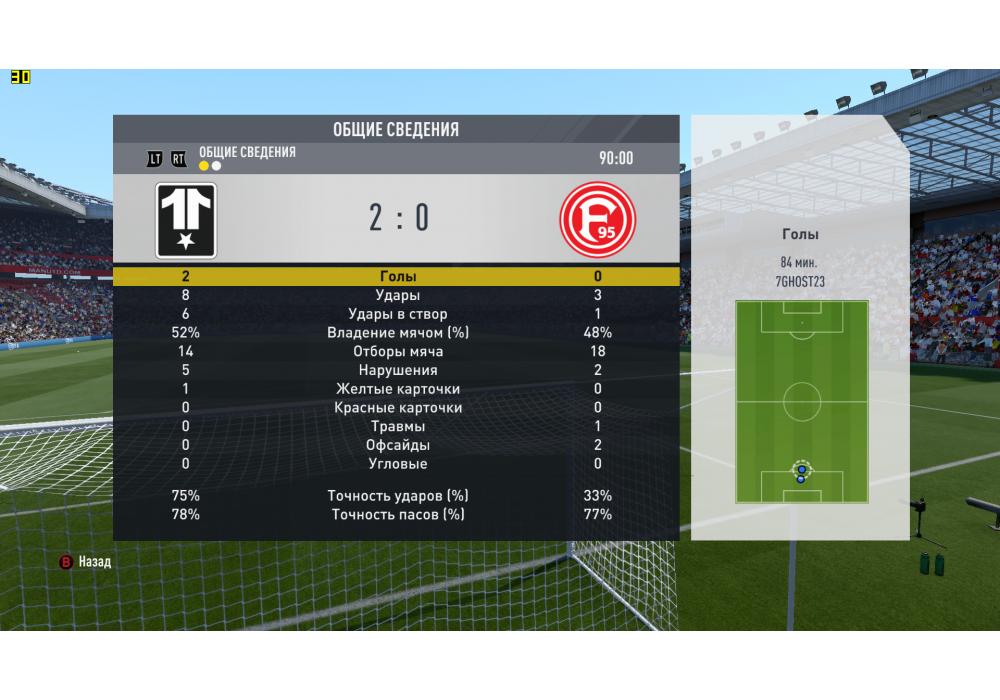
Task: Select the Точность пасов (%) row
Action: [397, 514]
